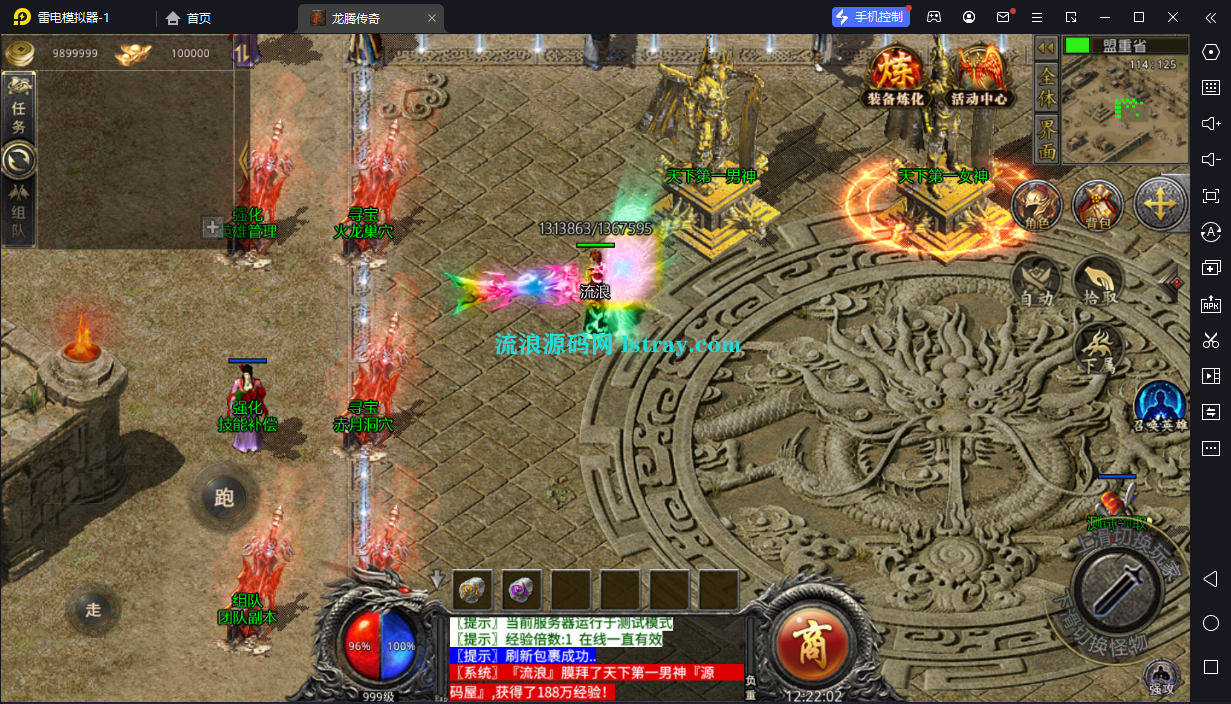The height and width of the screenshot is (704, 1231).
Task: Use the purple scroll in the hotbar
Action: point(521,590)
